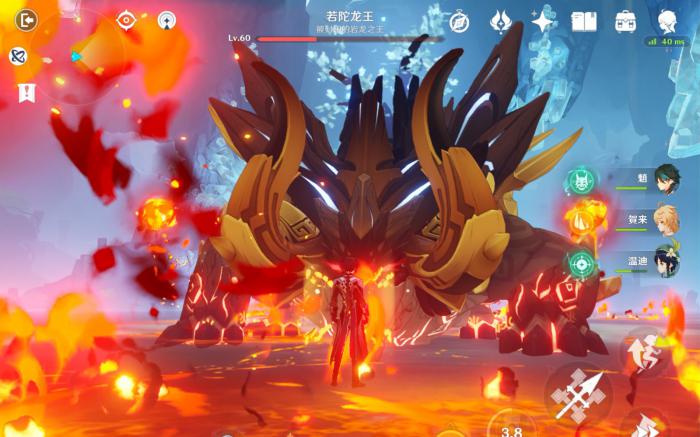This screenshot has width=700, height=437.
Task: Tap the normal attack spear button
Action: pos(579,395)
